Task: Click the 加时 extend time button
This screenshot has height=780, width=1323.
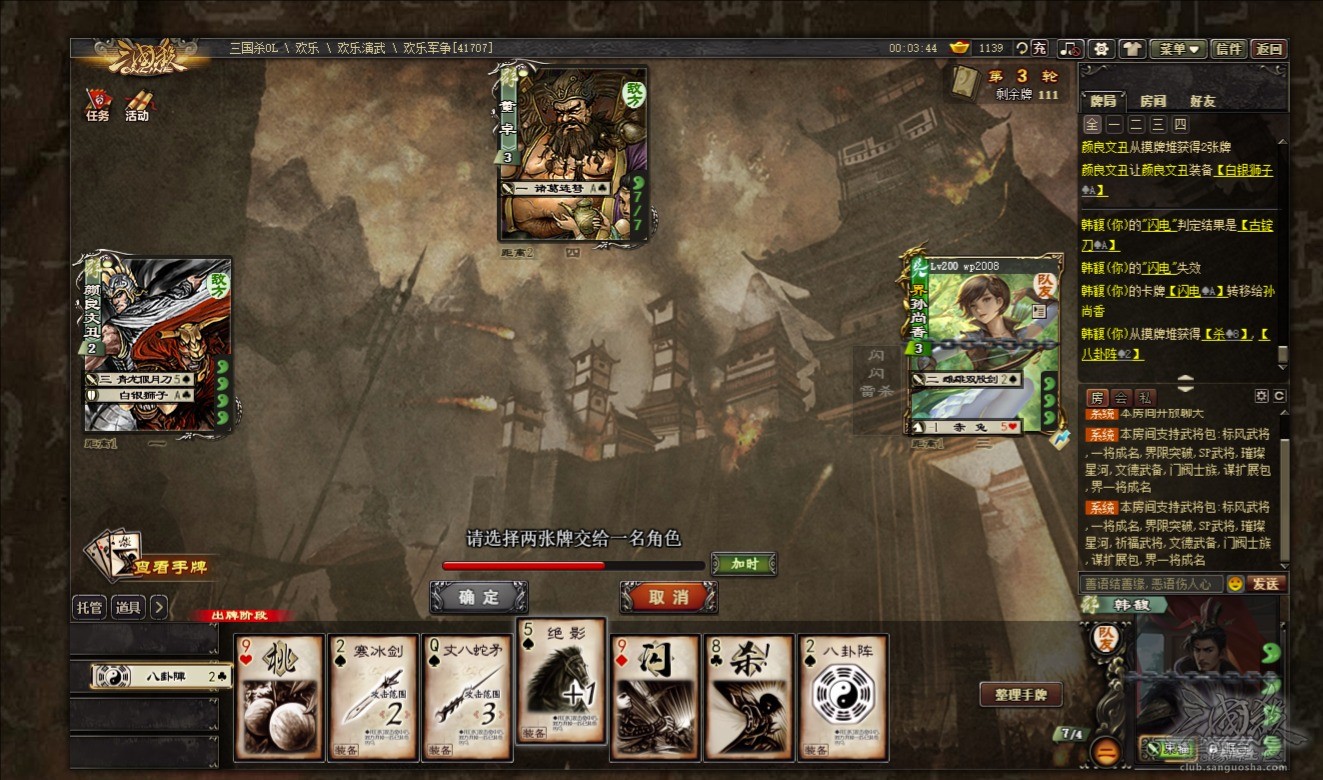Action: (x=743, y=564)
